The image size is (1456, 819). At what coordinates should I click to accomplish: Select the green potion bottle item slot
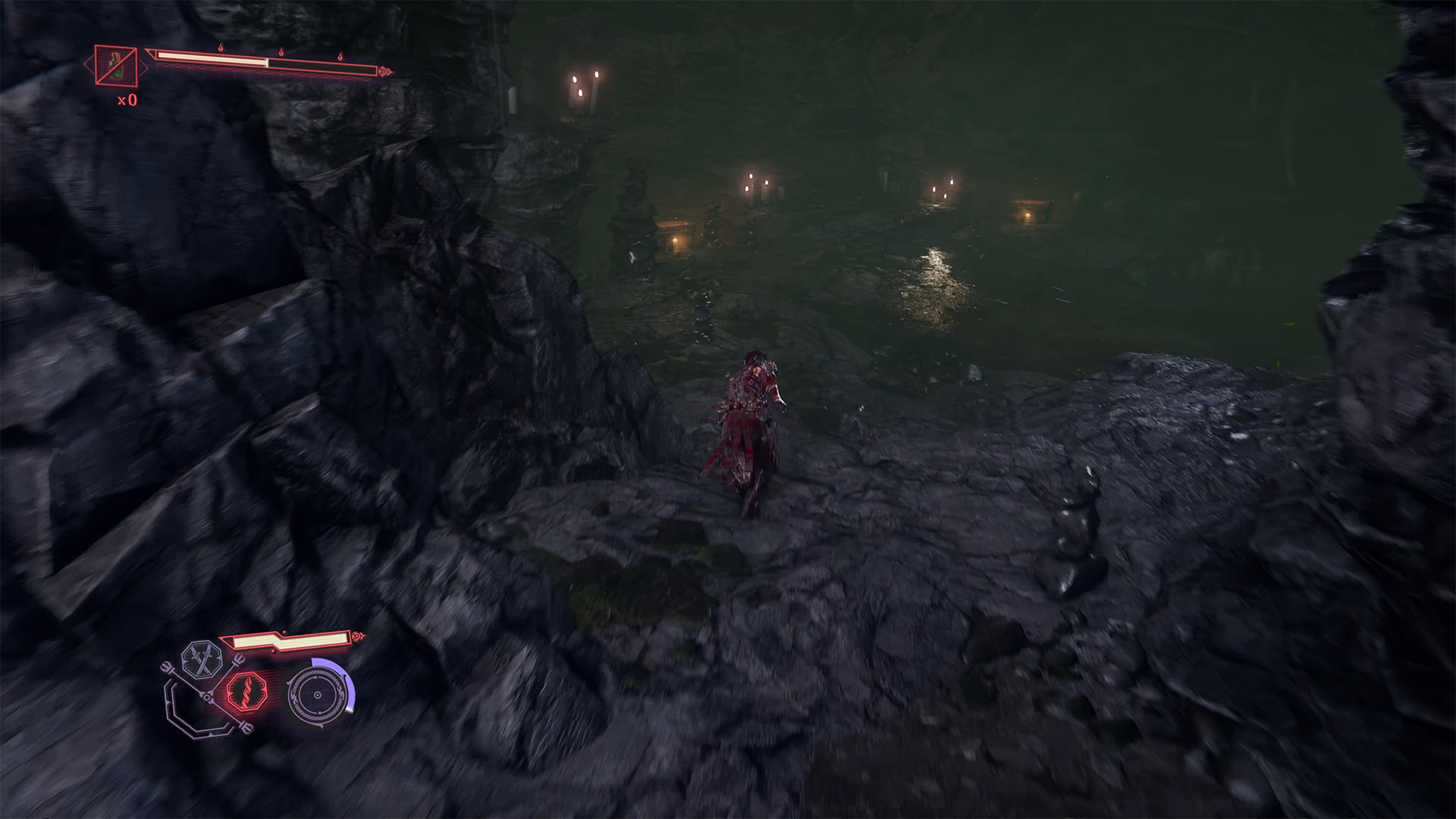coord(116,65)
